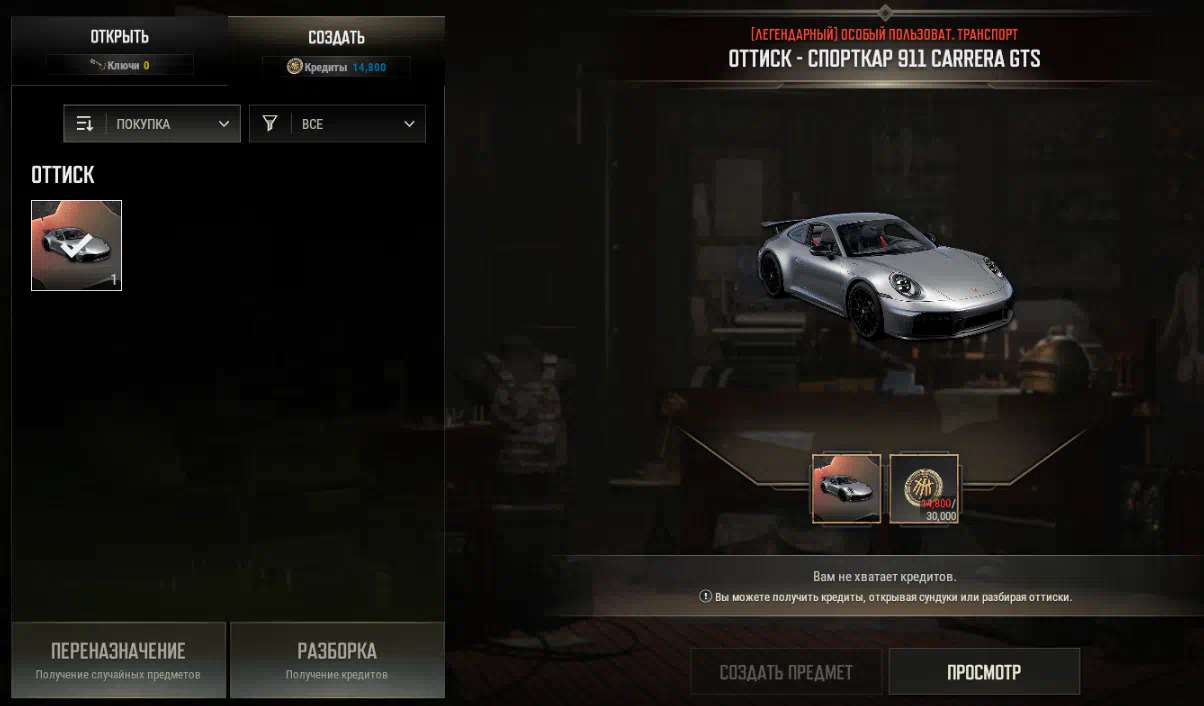Click the Создать предмет button
The height and width of the screenshot is (706, 1204).
click(786, 672)
